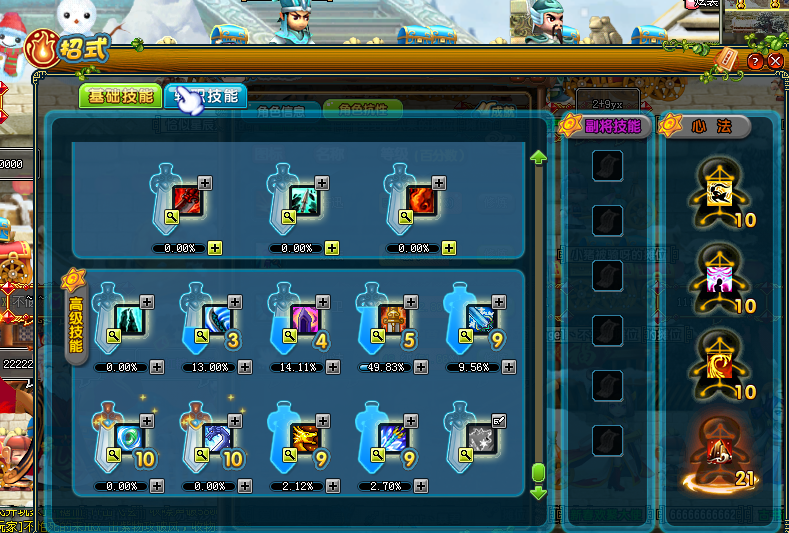
Task: Click the plus button beside 49.83%
Action: (x=421, y=367)
